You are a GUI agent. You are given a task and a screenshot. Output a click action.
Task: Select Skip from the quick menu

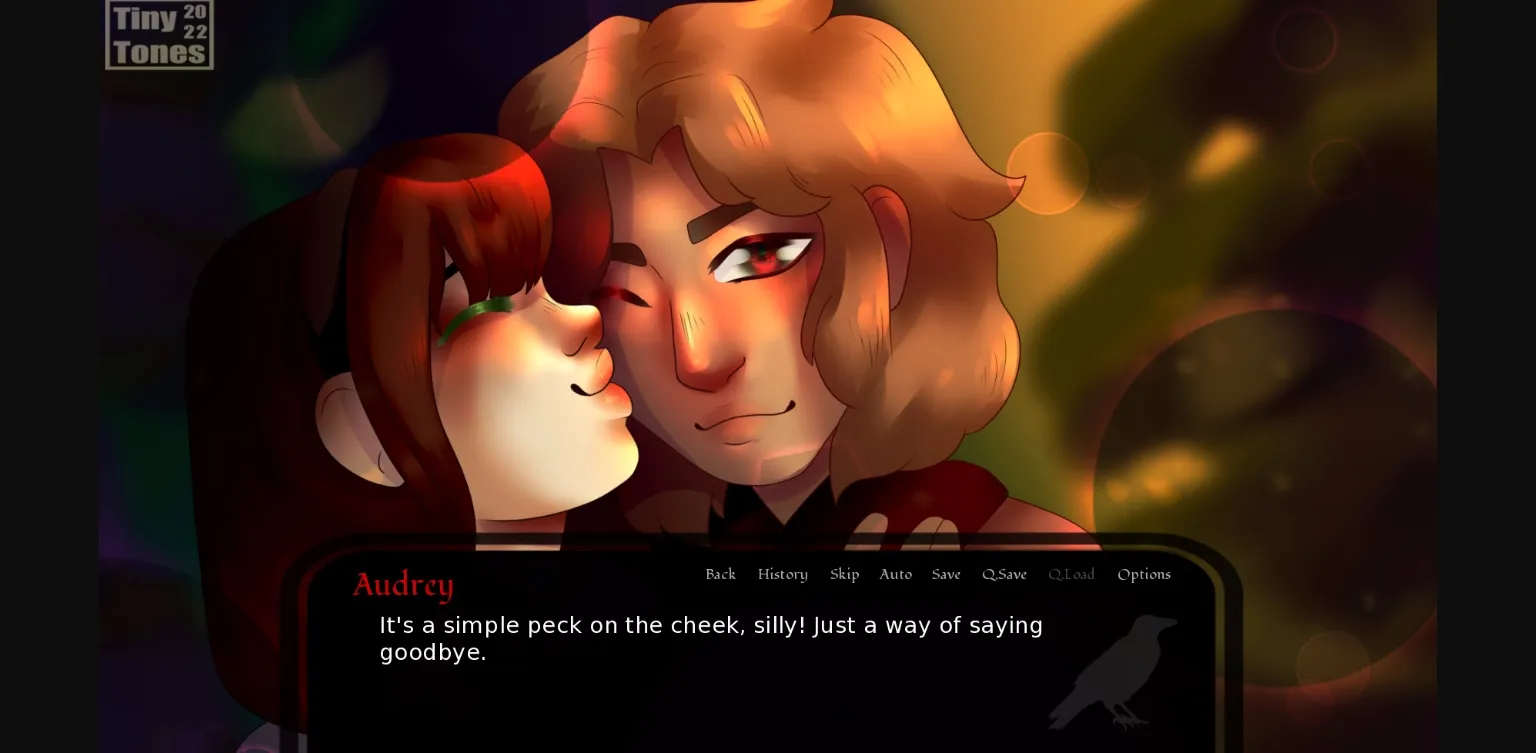844,574
